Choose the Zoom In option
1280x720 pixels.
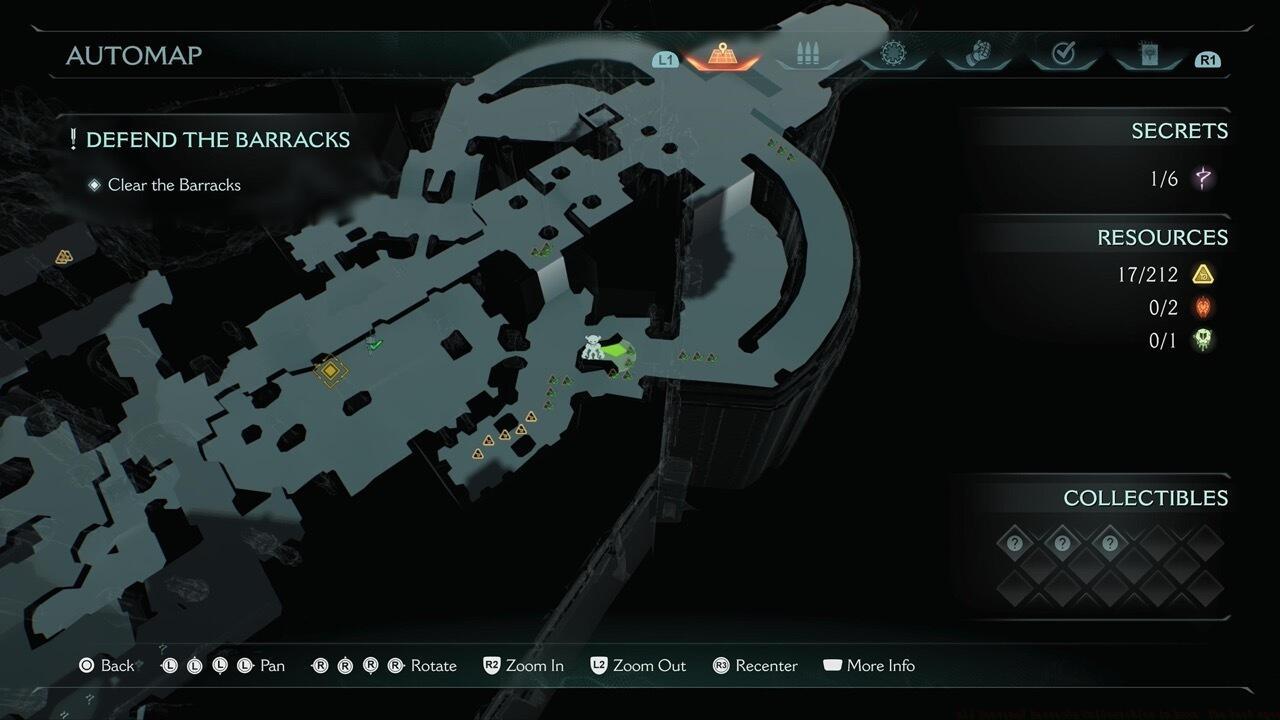[523, 666]
